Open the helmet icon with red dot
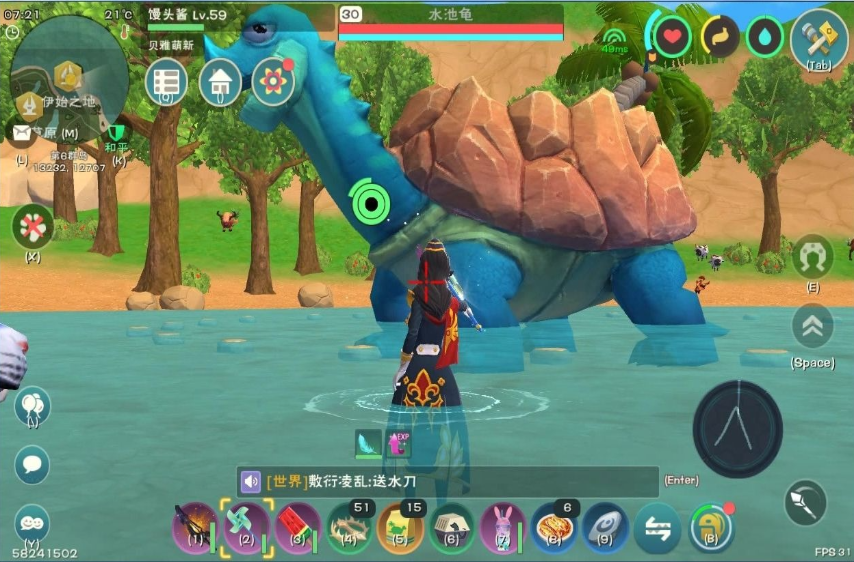The image size is (854, 562). (x=710, y=527)
